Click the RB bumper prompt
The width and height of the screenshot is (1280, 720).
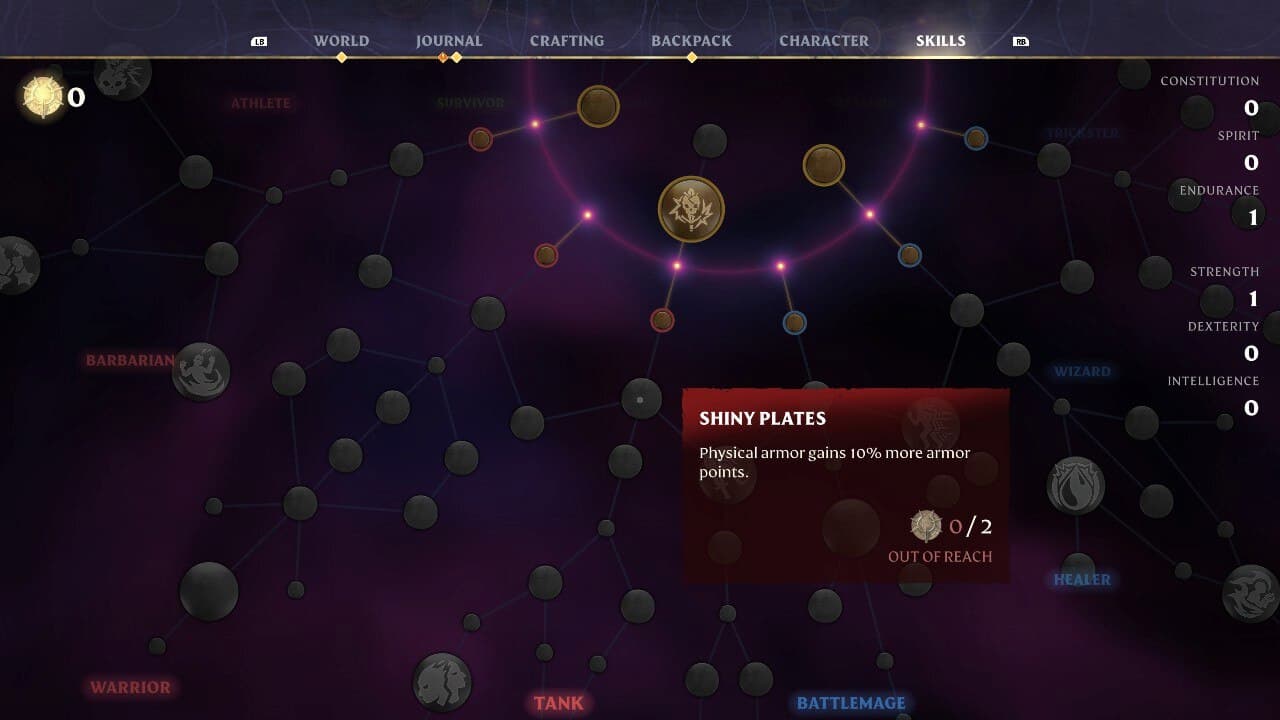[x=1022, y=43]
